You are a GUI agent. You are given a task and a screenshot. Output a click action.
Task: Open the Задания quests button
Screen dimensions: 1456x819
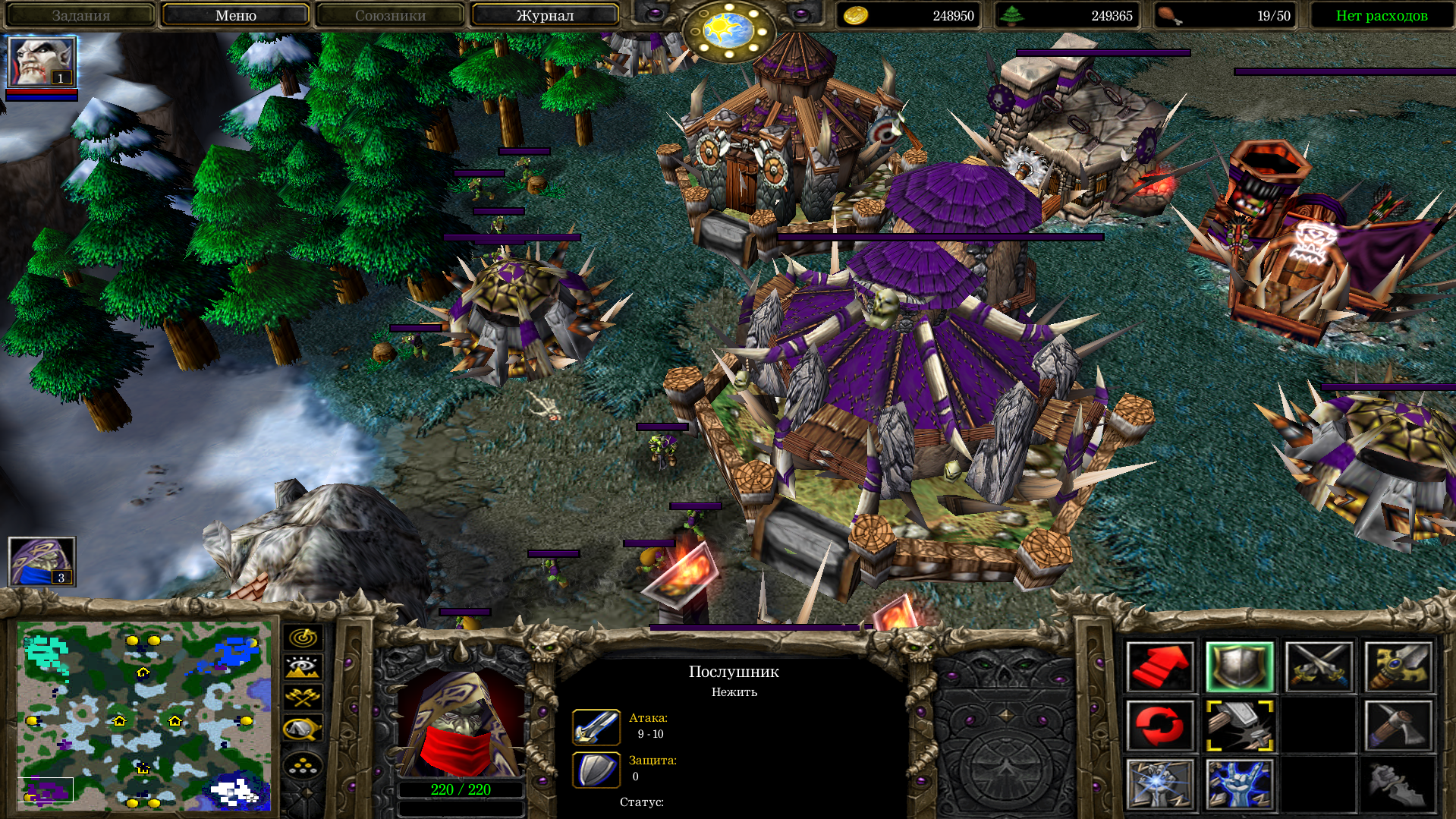tap(80, 15)
